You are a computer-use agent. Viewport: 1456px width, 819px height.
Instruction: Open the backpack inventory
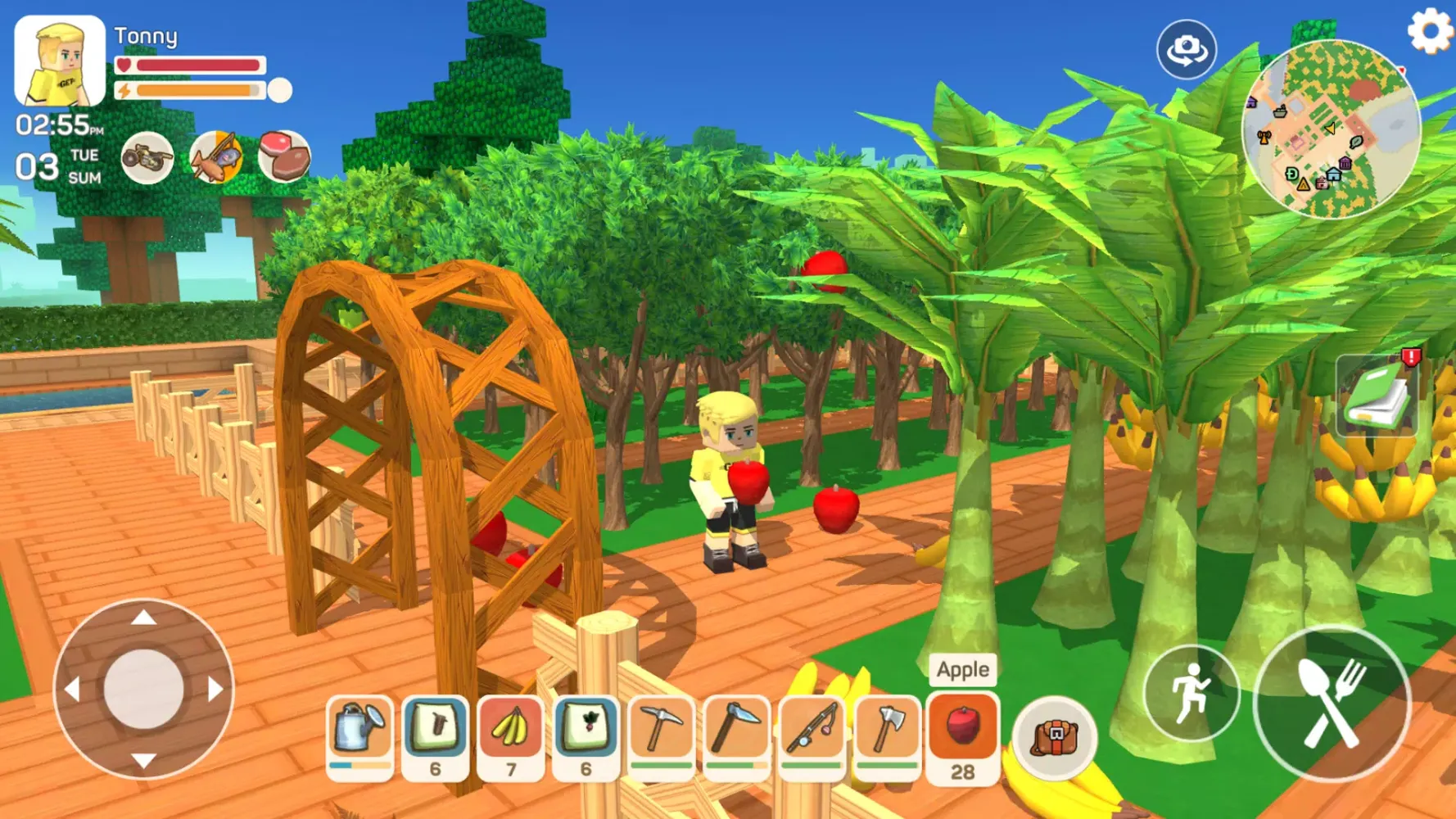pos(1053,737)
